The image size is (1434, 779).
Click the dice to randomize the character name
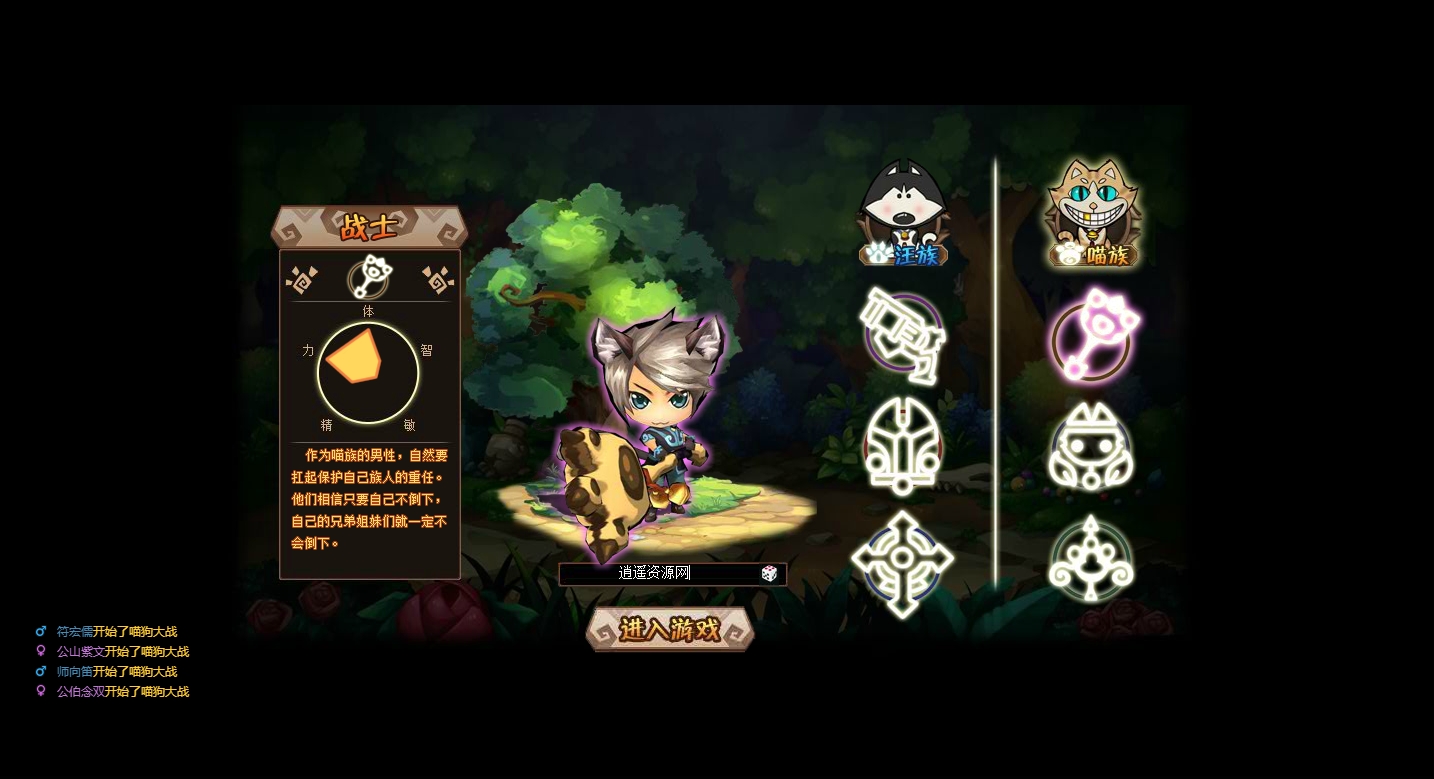coord(769,573)
